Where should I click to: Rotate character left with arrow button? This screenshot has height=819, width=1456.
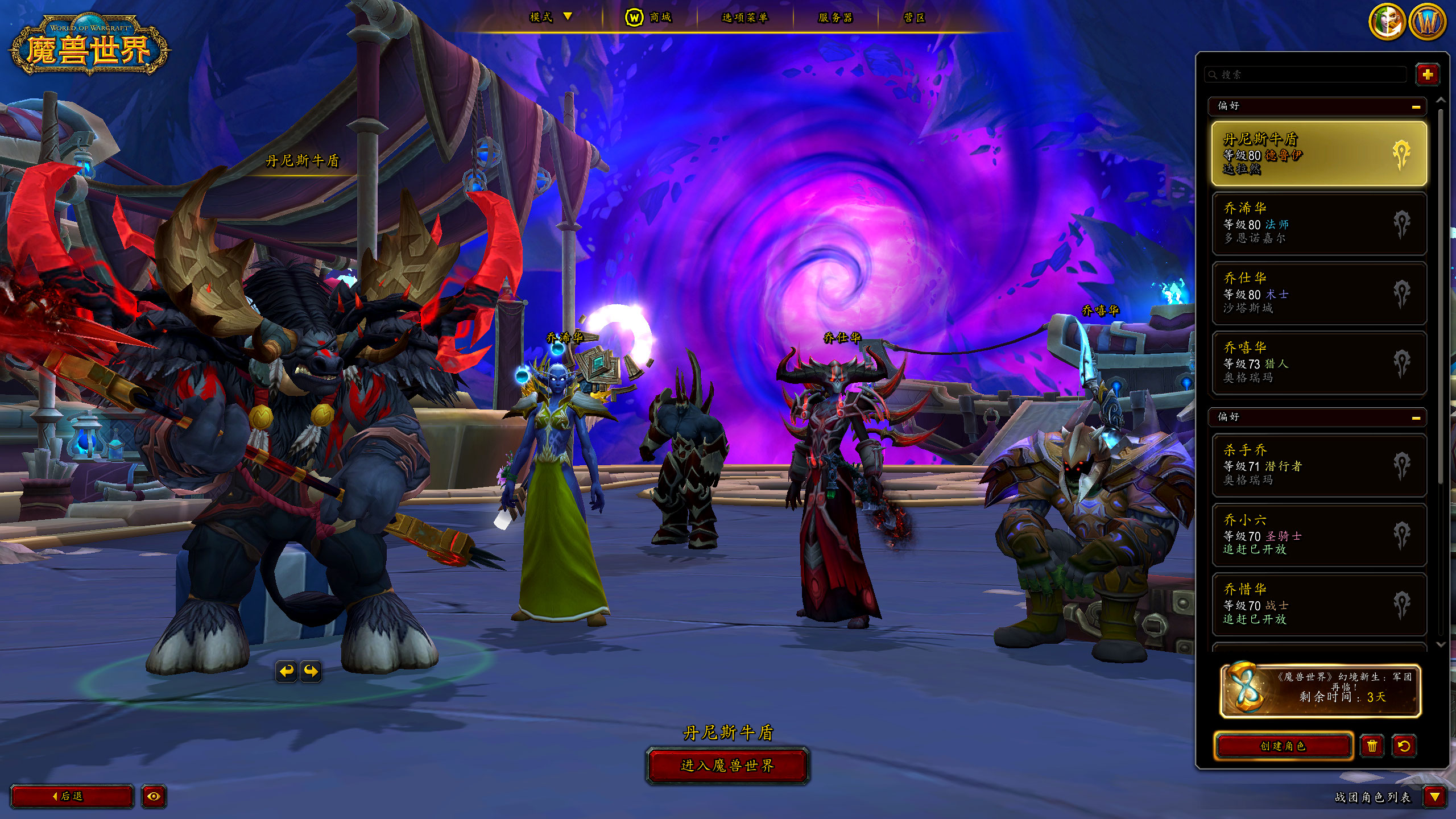point(287,671)
